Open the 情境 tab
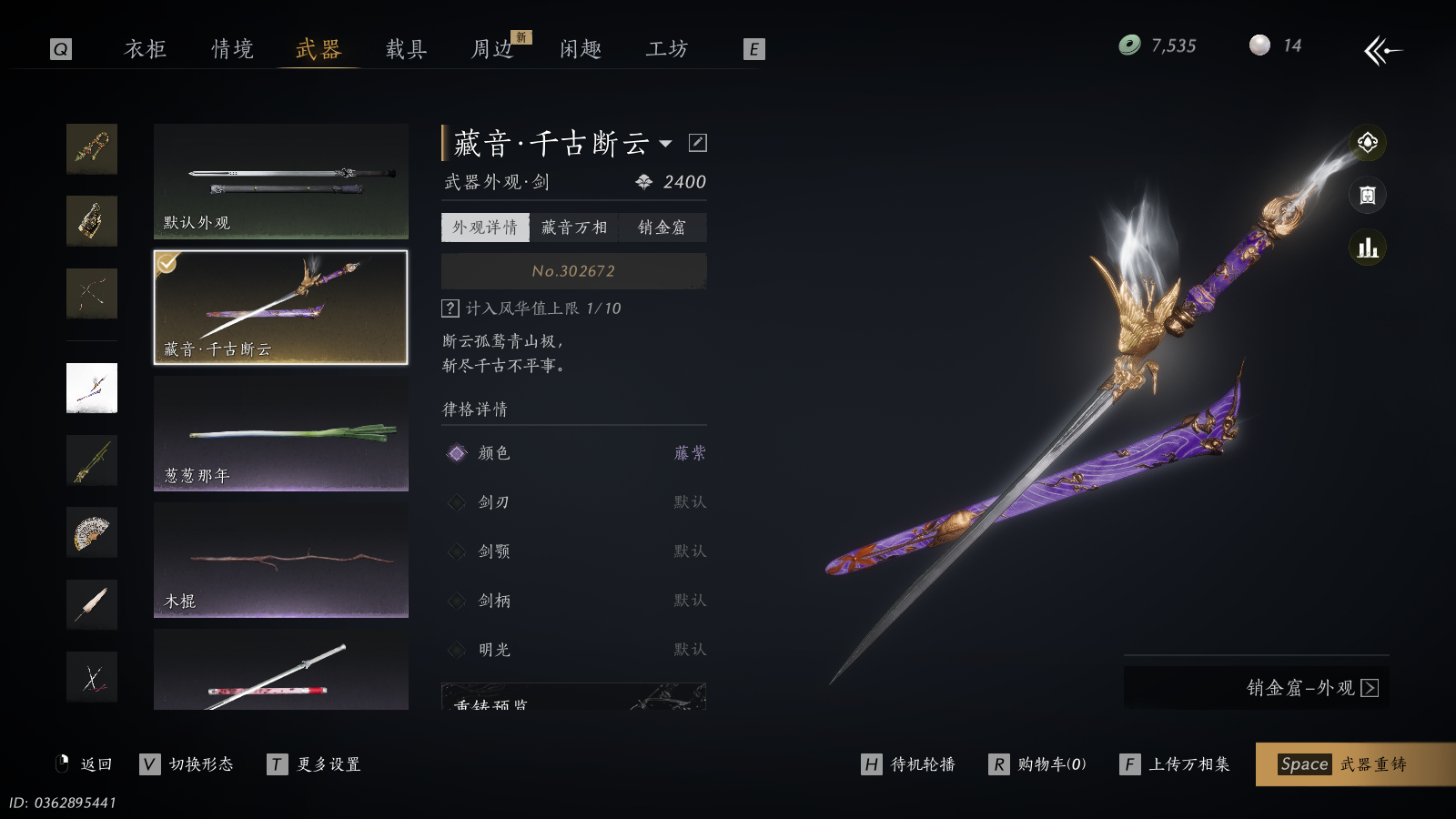This screenshot has width=1456, height=819. point(233,49)
